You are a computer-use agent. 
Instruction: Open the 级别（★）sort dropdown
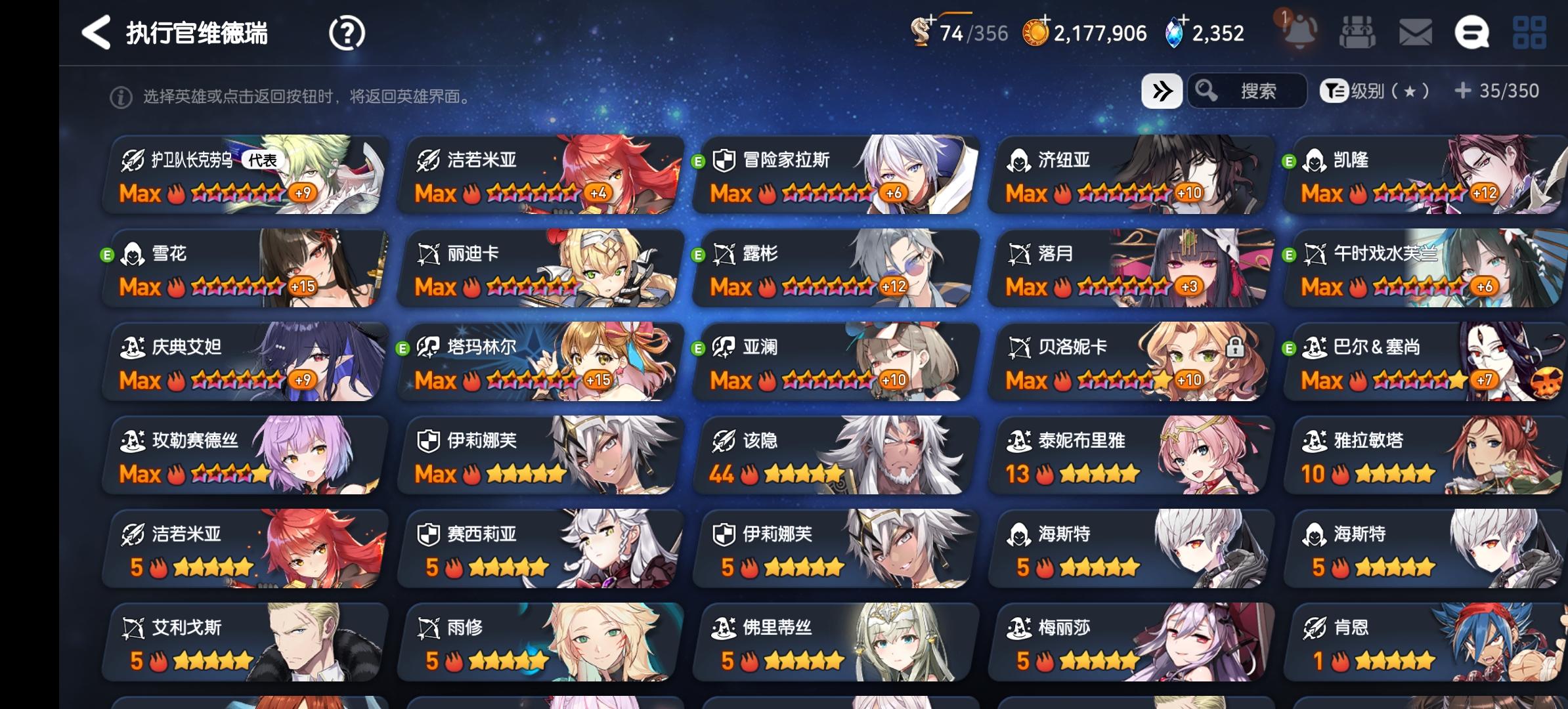click(1385, 92)
